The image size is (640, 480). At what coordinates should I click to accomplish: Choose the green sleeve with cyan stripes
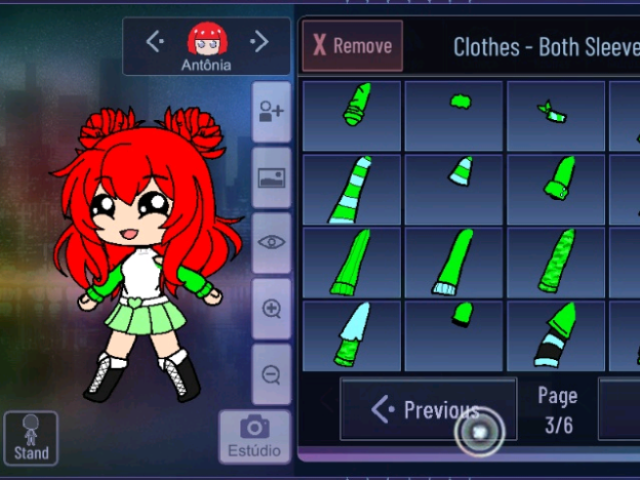click(x=555, y=335)
